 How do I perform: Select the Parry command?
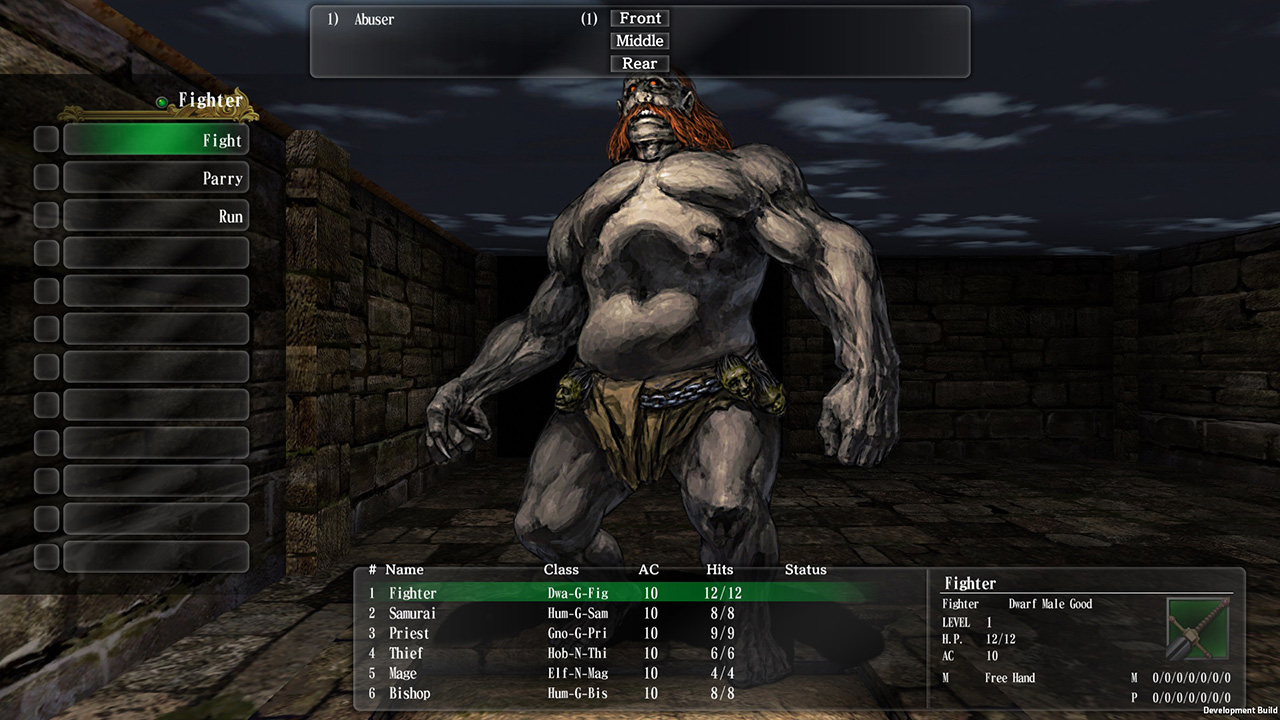click(x=155, y=177)
